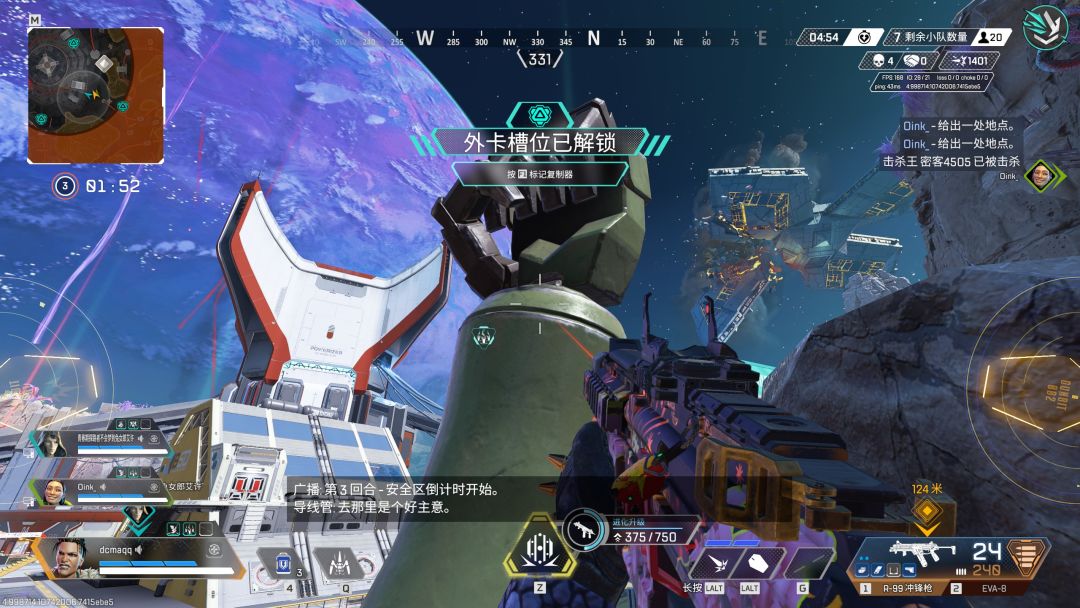Click the Replicator slot unlocked banner
1080x608 pixels.
click(539, 142)
